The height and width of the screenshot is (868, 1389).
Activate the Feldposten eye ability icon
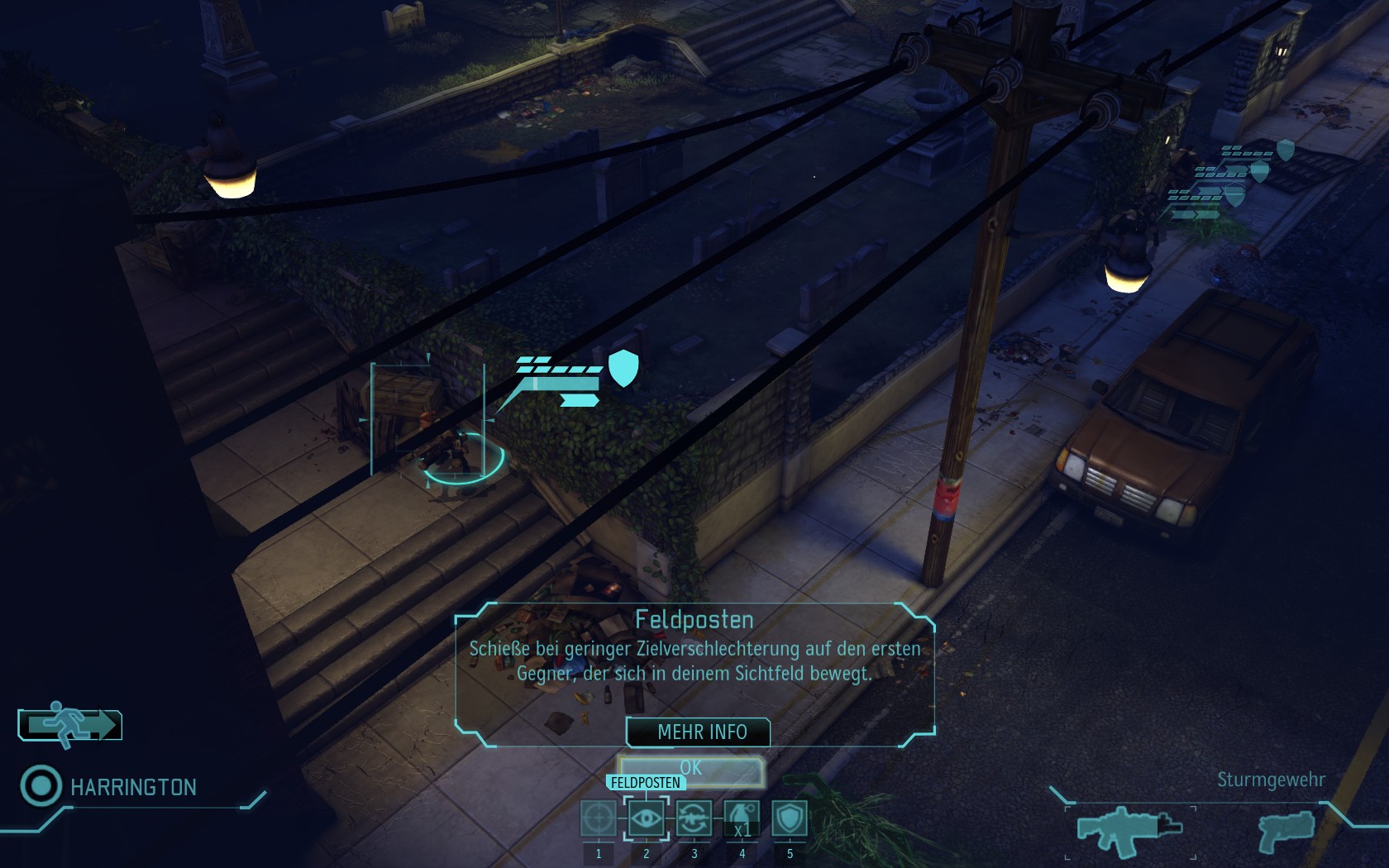coord(646,818)
